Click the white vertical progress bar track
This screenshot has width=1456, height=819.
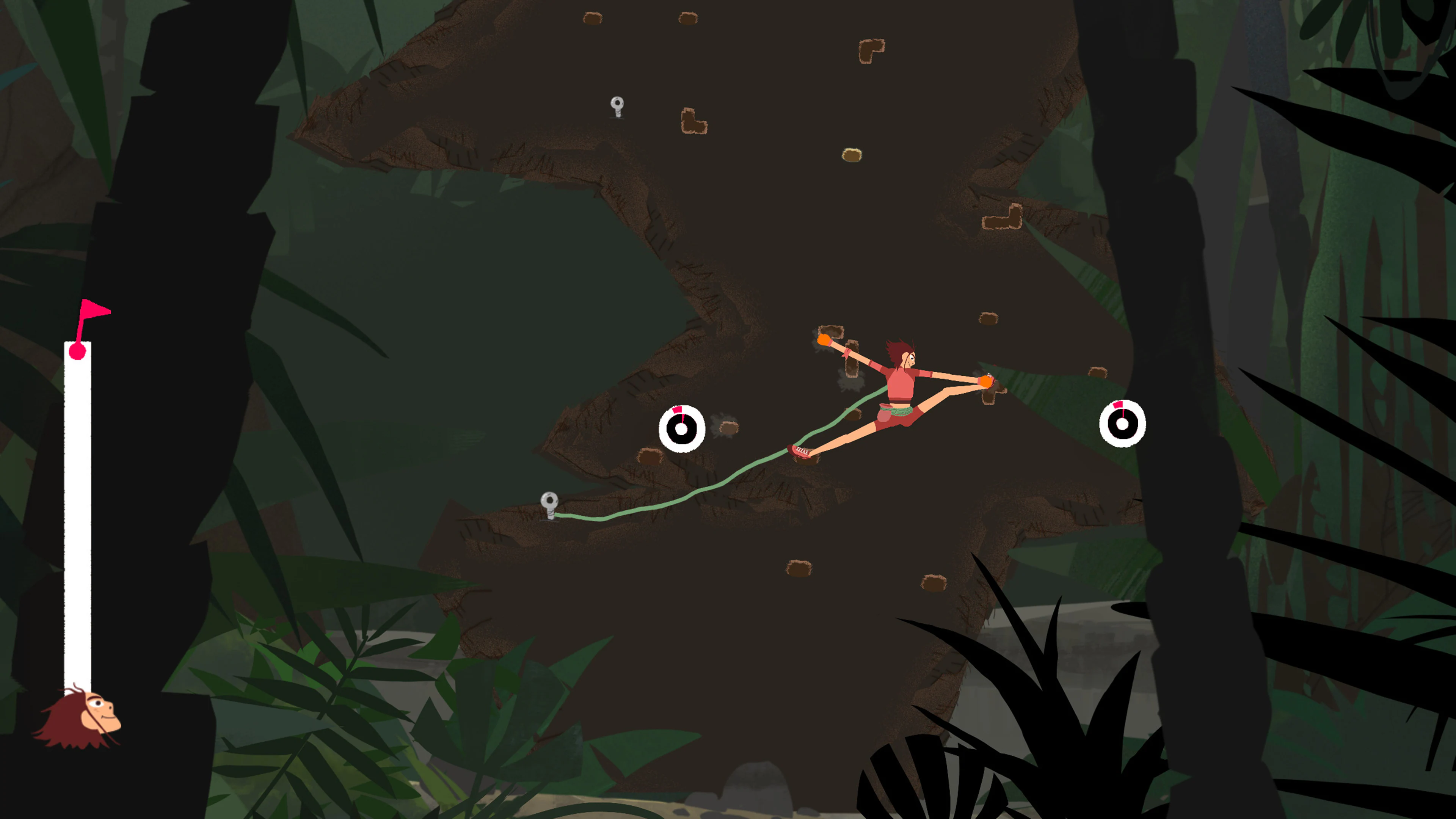[x=77, y=509]
